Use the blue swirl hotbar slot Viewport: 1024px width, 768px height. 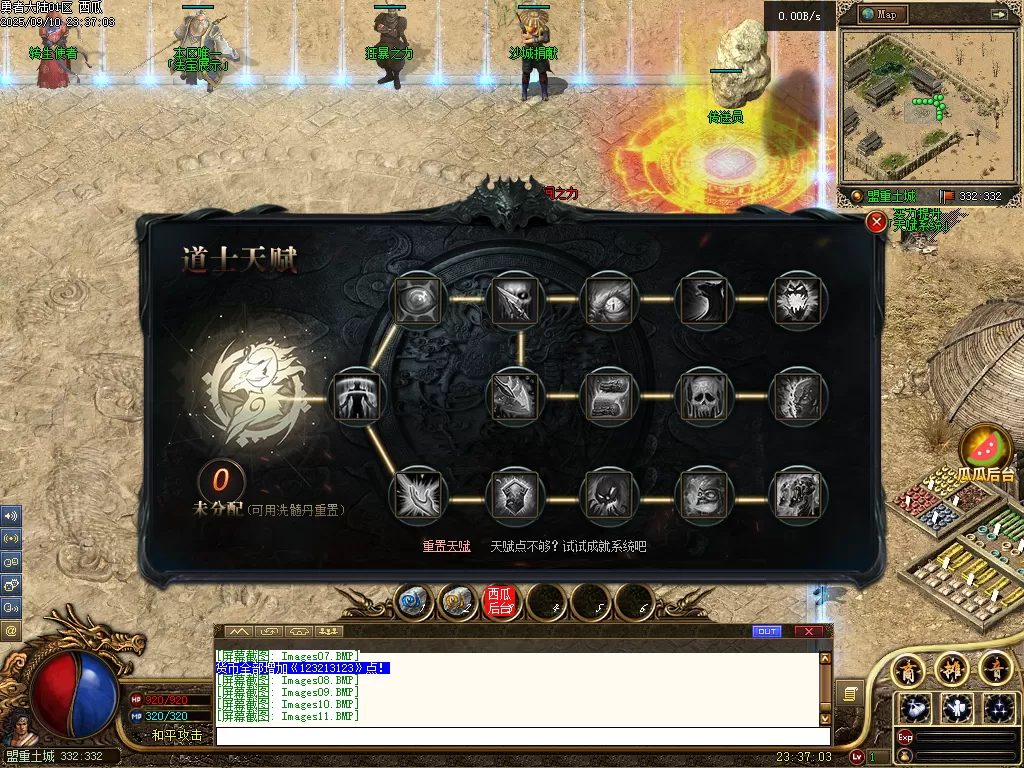pyautogui.click(x=411, y=601)
